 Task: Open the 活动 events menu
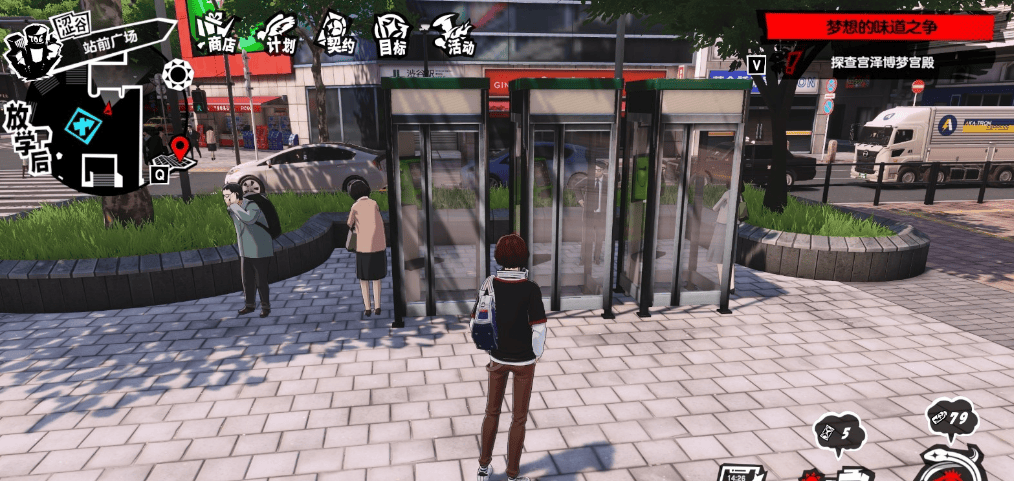point(455,34)
